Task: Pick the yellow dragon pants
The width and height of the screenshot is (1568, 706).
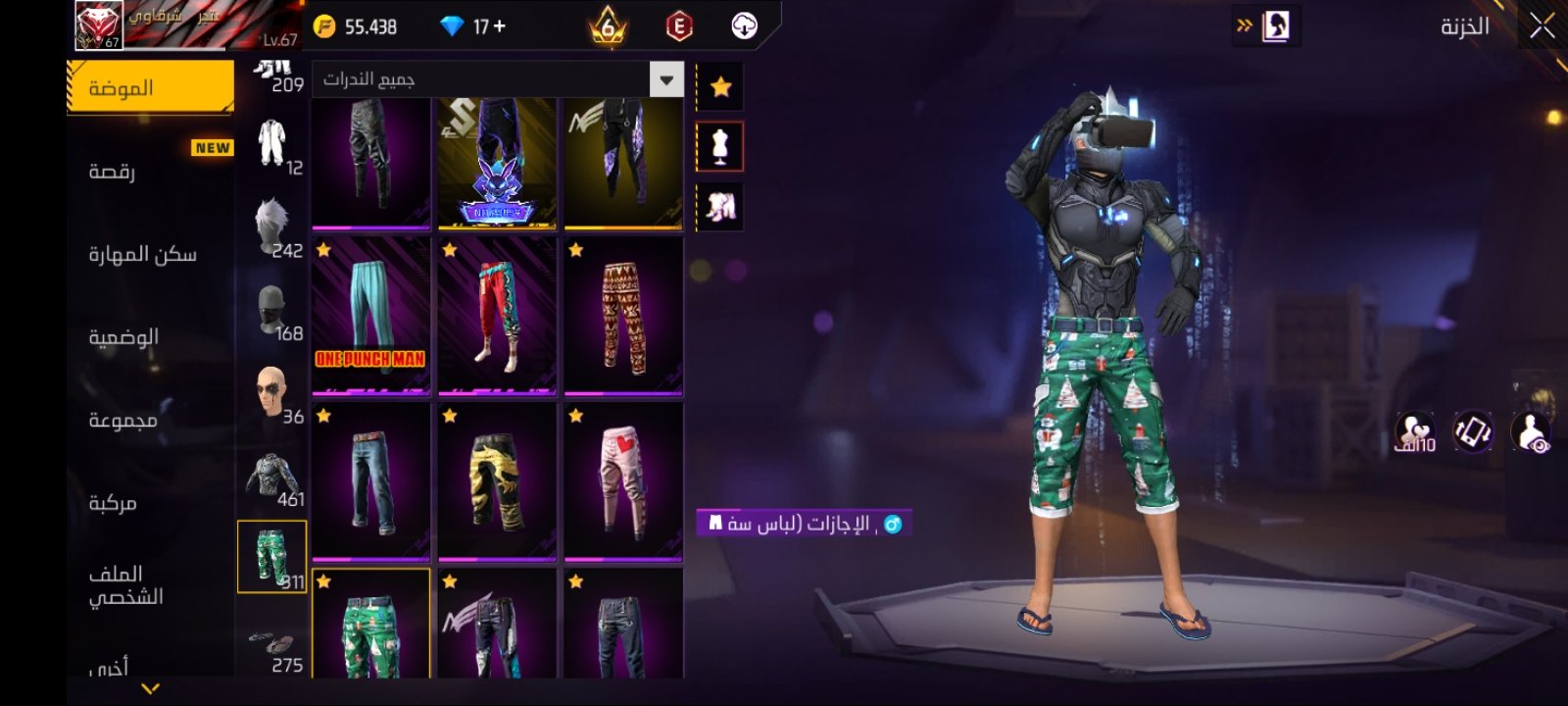Action: click(x=497, y=481)
